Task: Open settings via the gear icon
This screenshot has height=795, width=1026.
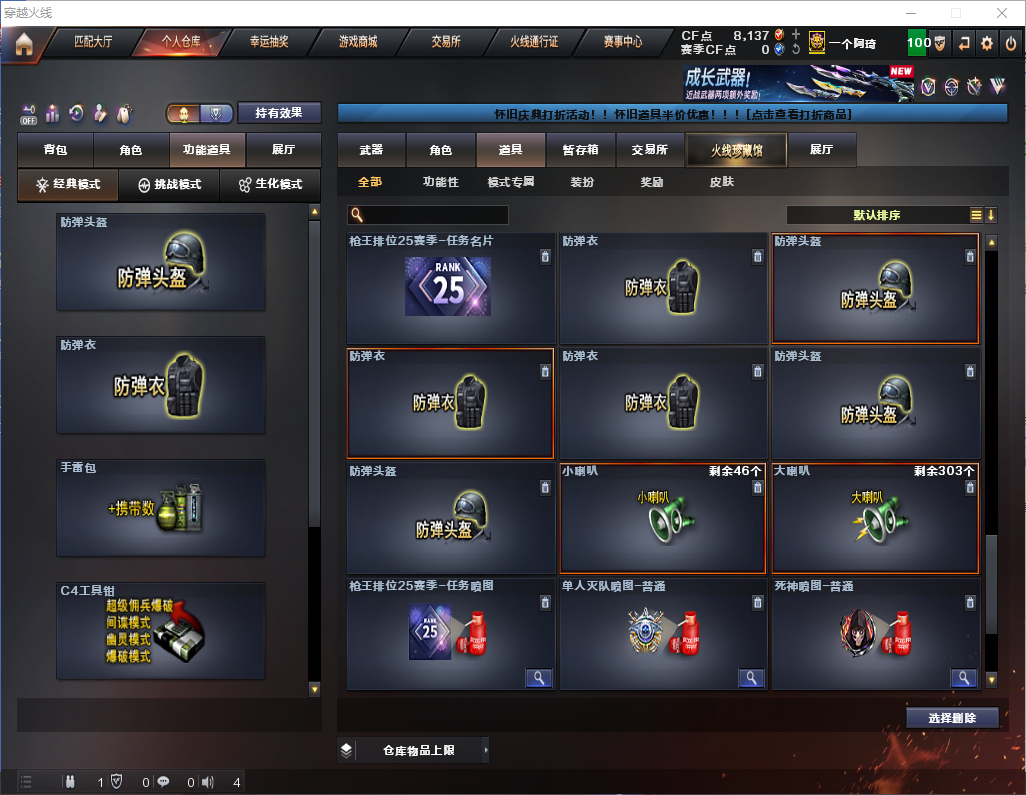Action: 987,44
